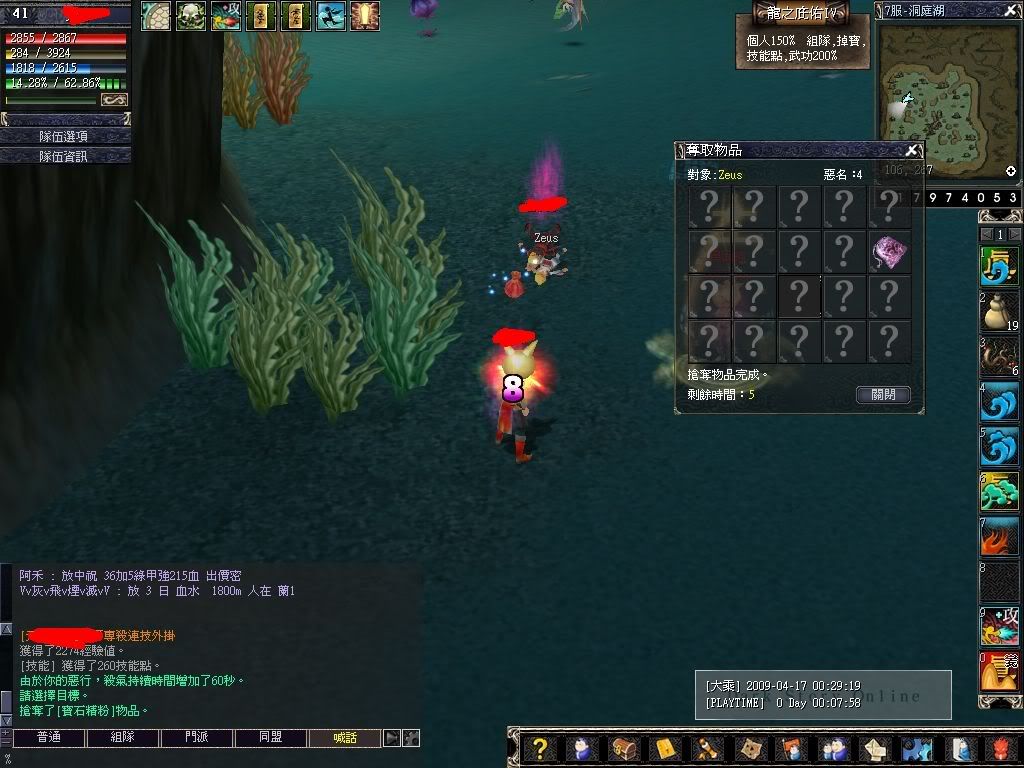Open the treasure chest inventory icon
Image resolution: width=1024 pixels, height=768 pixels.
click(x=622, y=749)
